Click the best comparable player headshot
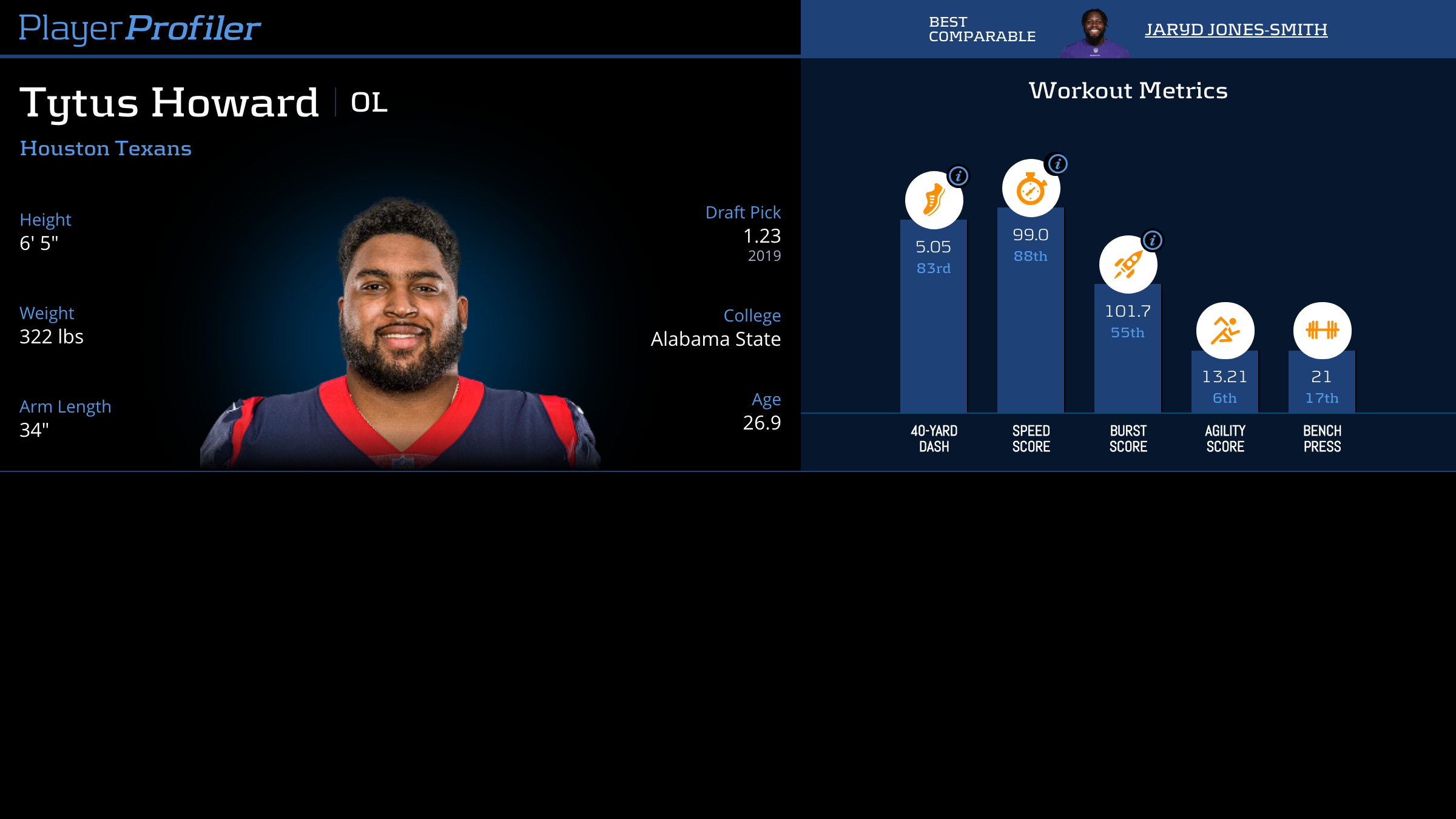 click(x=1094, y=33)
